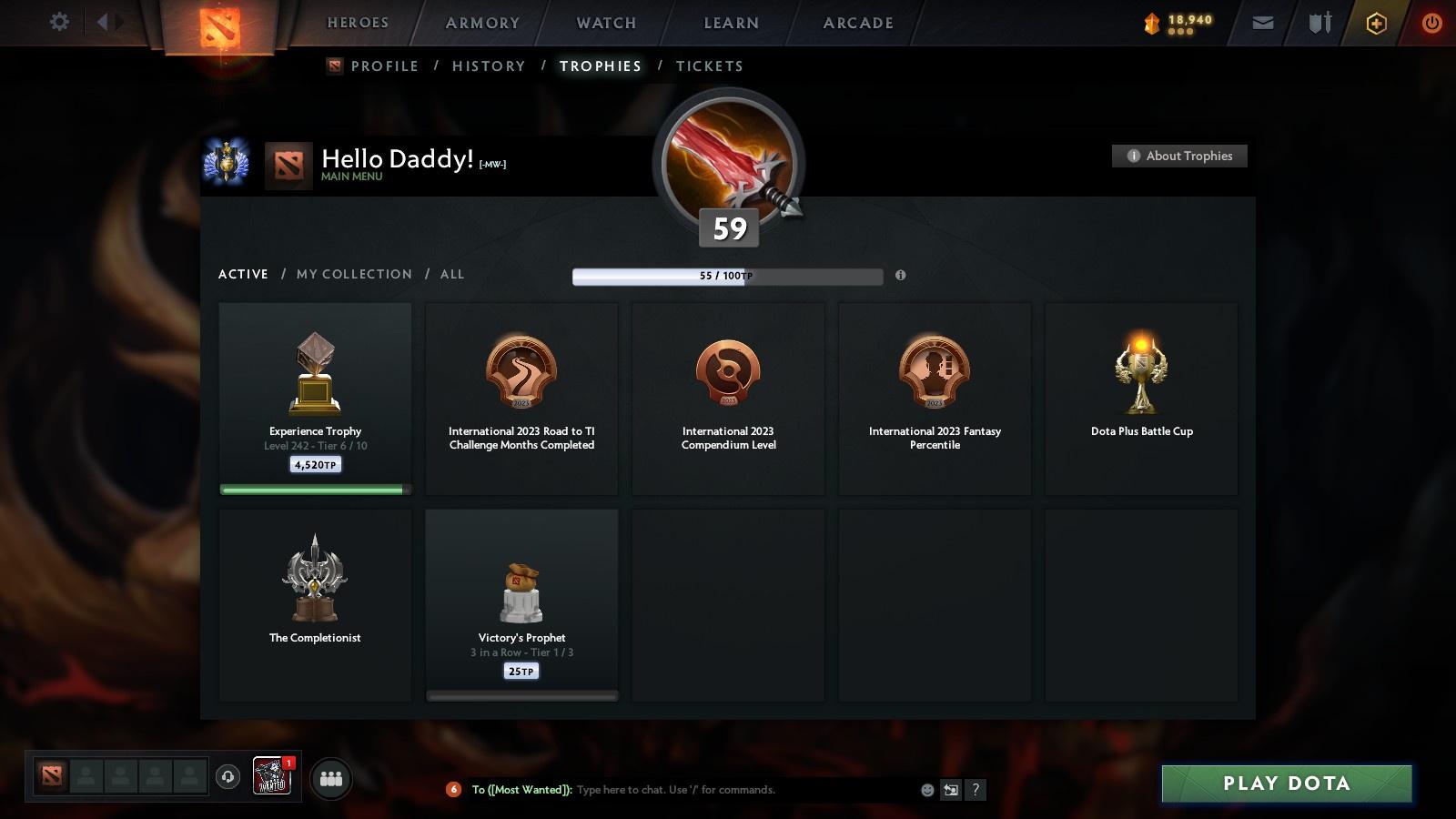Open the help question mark beside chat
This screenshot has height=819, width=1456.
tap(976, 790)
